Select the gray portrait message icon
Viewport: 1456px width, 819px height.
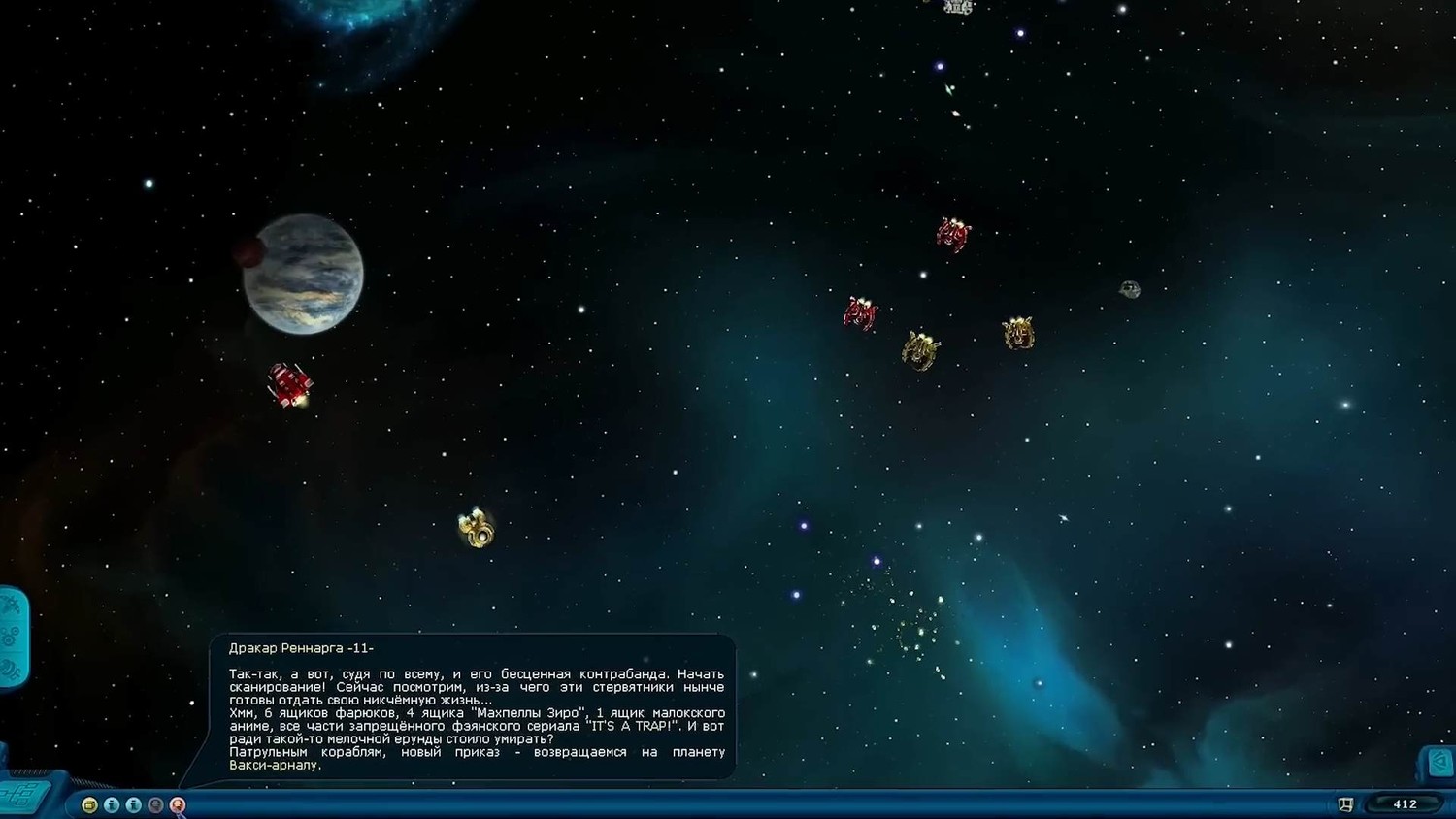coord(155,804)
